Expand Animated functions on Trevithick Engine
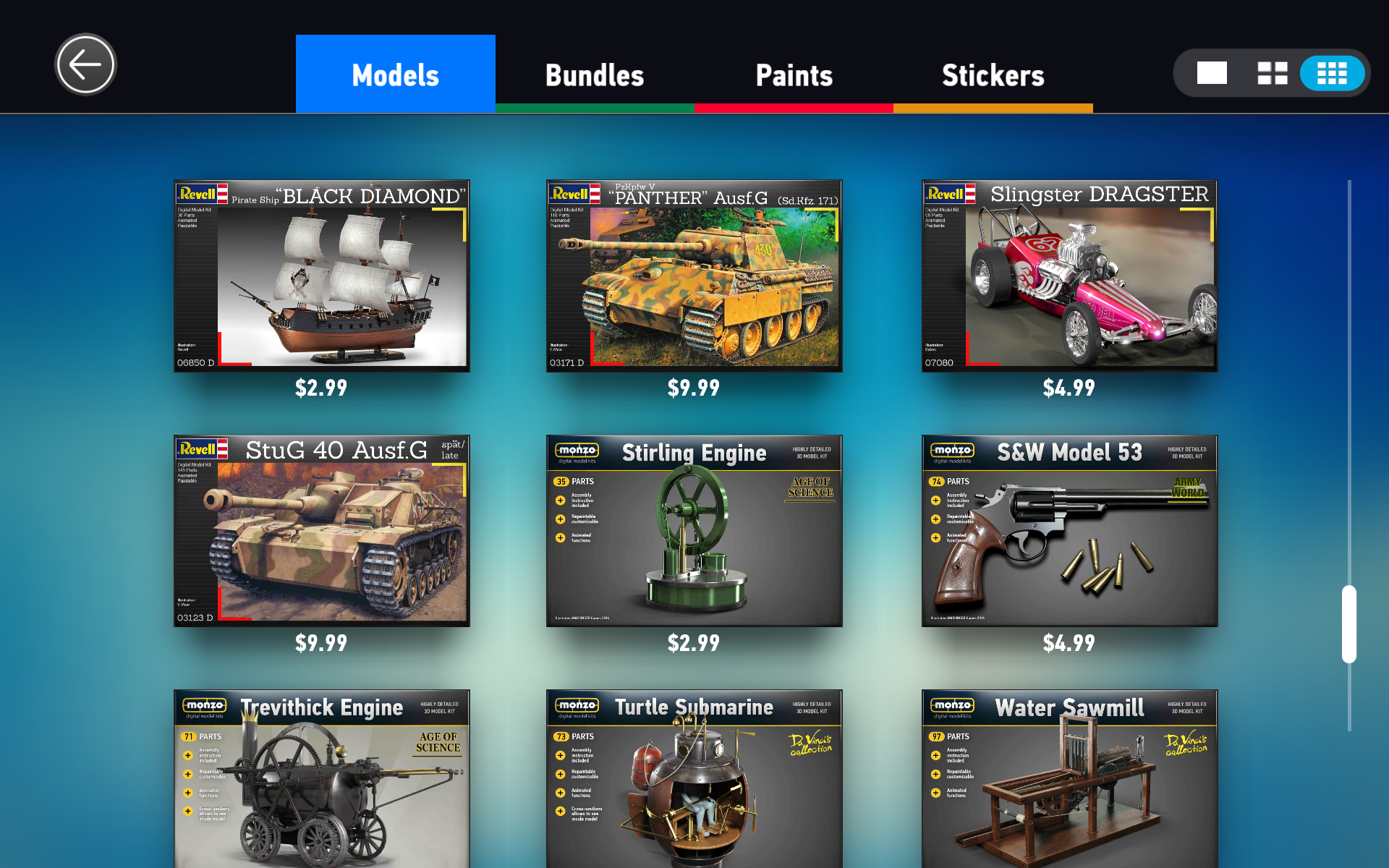1389x868 pixels. pyautogui.click(x=187, y=793)
